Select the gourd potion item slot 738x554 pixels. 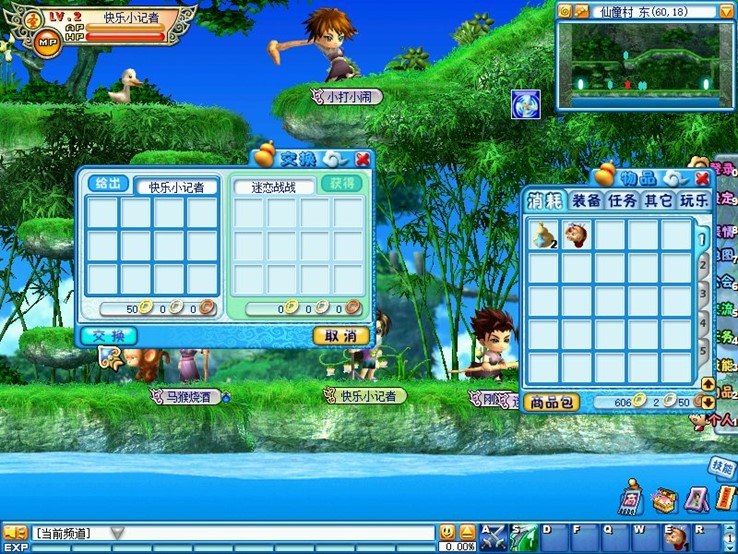544,235
